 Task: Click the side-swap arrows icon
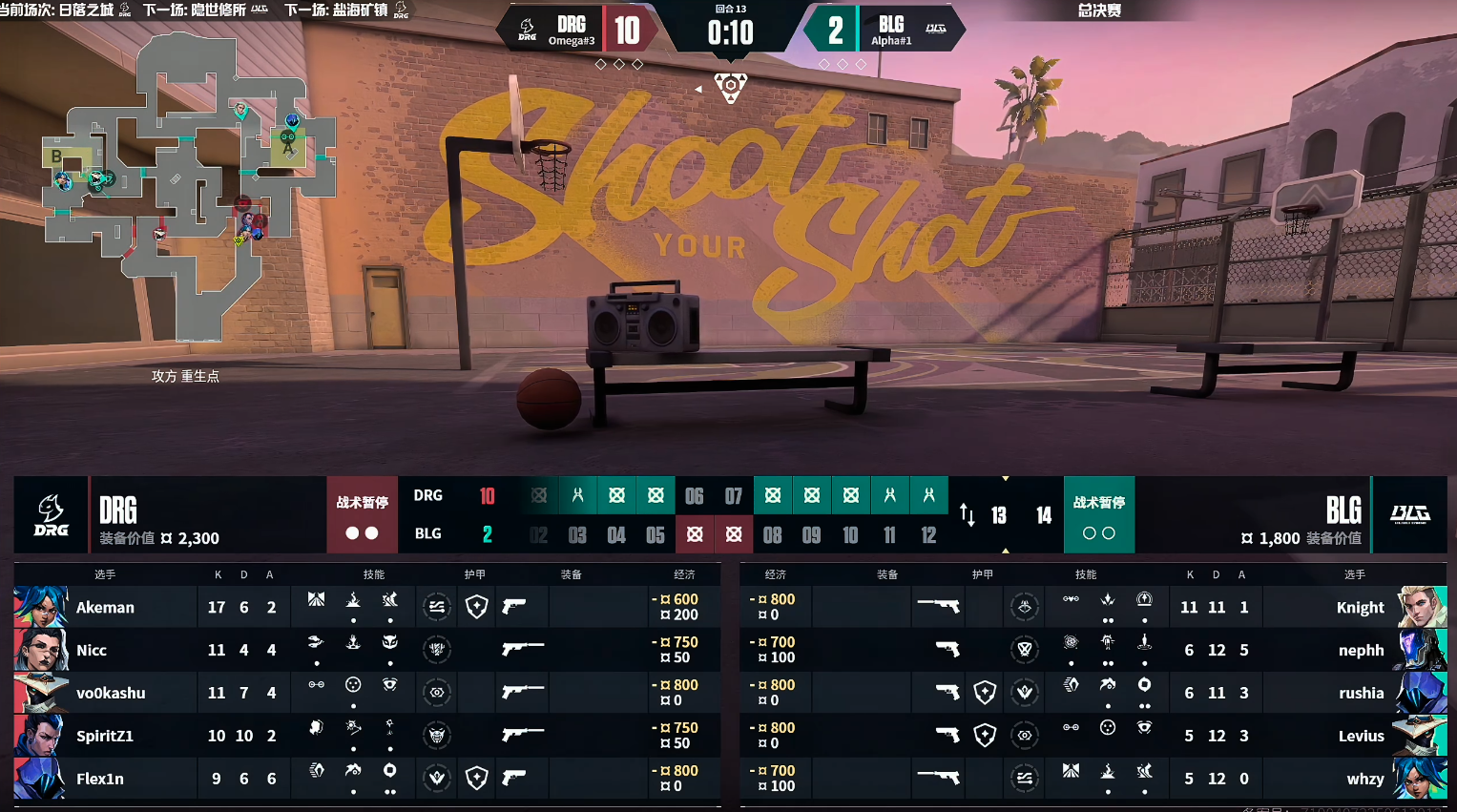(x=967, y=515)
